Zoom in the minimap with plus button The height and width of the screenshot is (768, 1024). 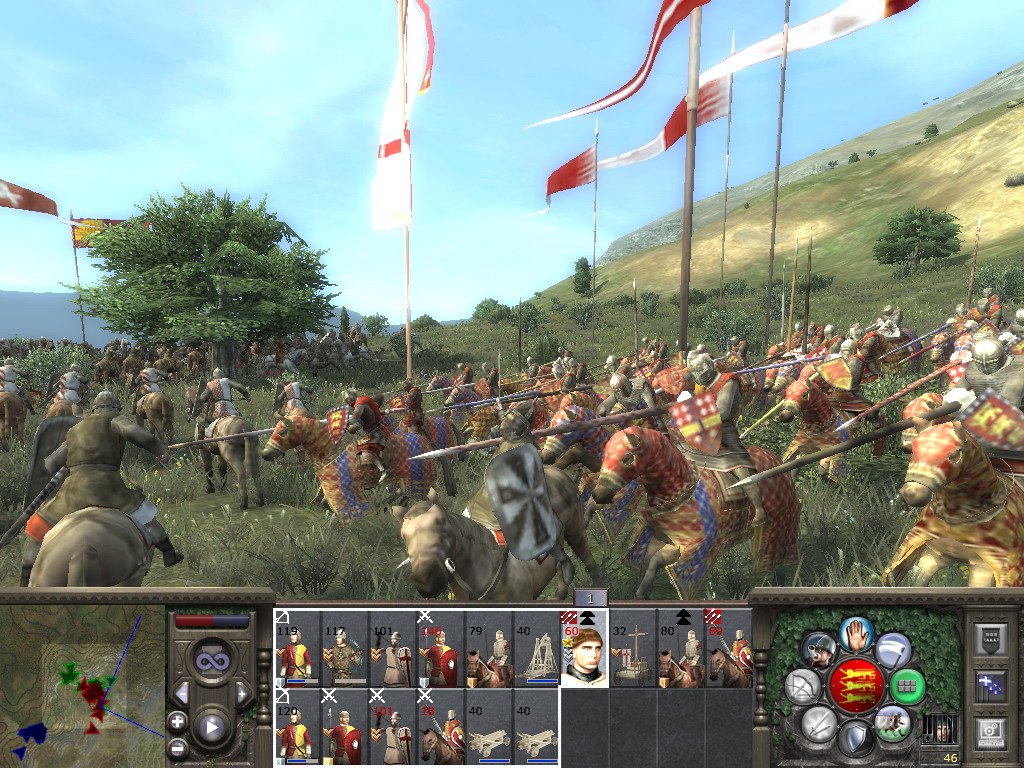pos(177,721)
